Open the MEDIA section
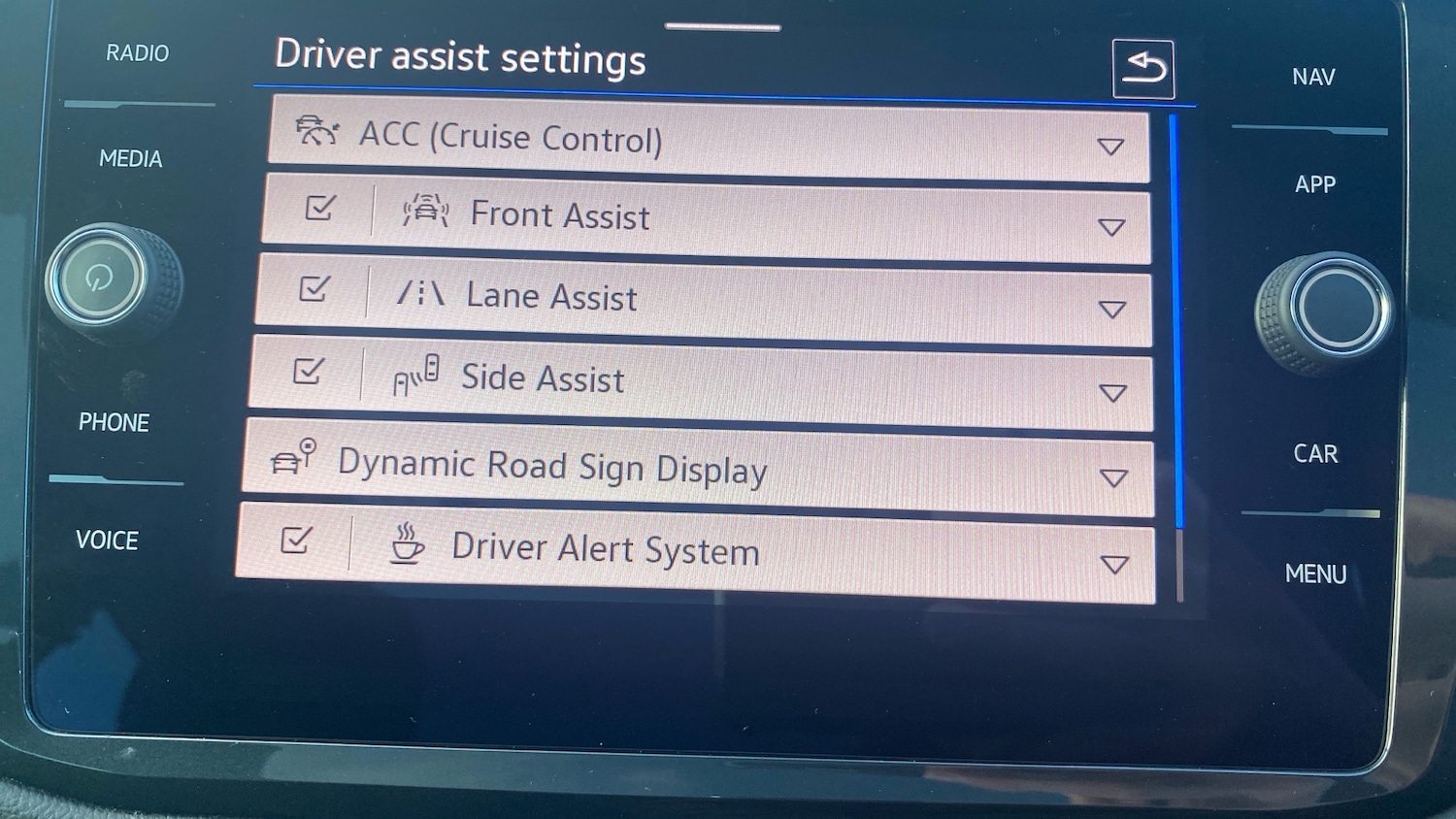 pos(130,158)
